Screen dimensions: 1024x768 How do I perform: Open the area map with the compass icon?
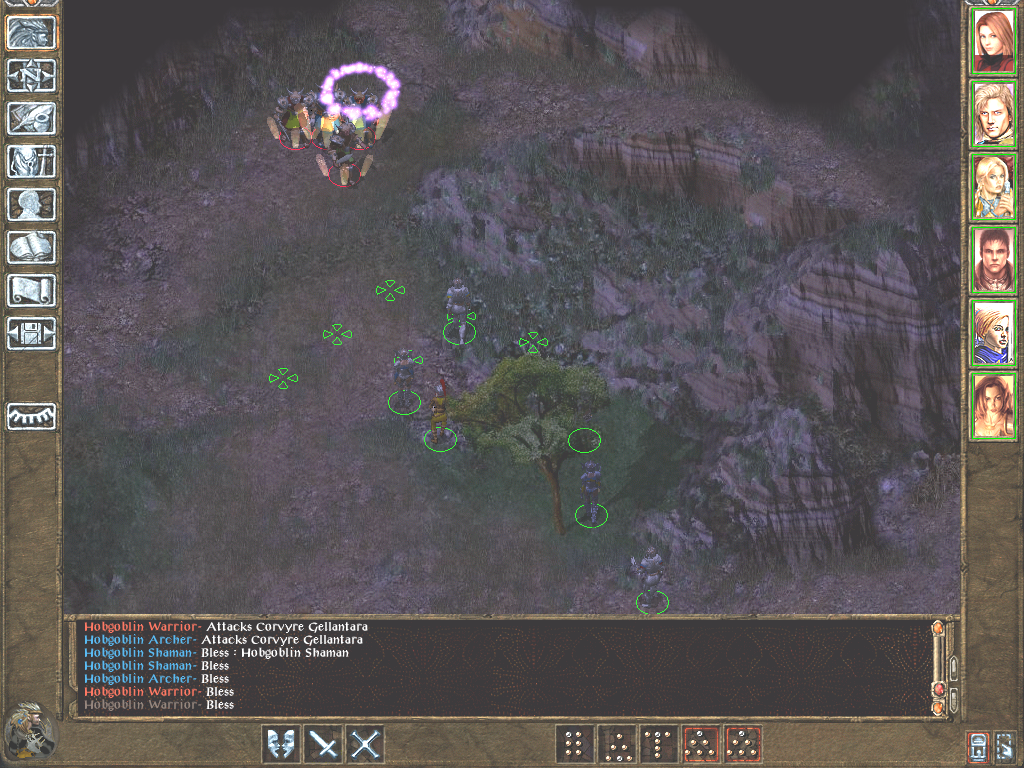31,75
